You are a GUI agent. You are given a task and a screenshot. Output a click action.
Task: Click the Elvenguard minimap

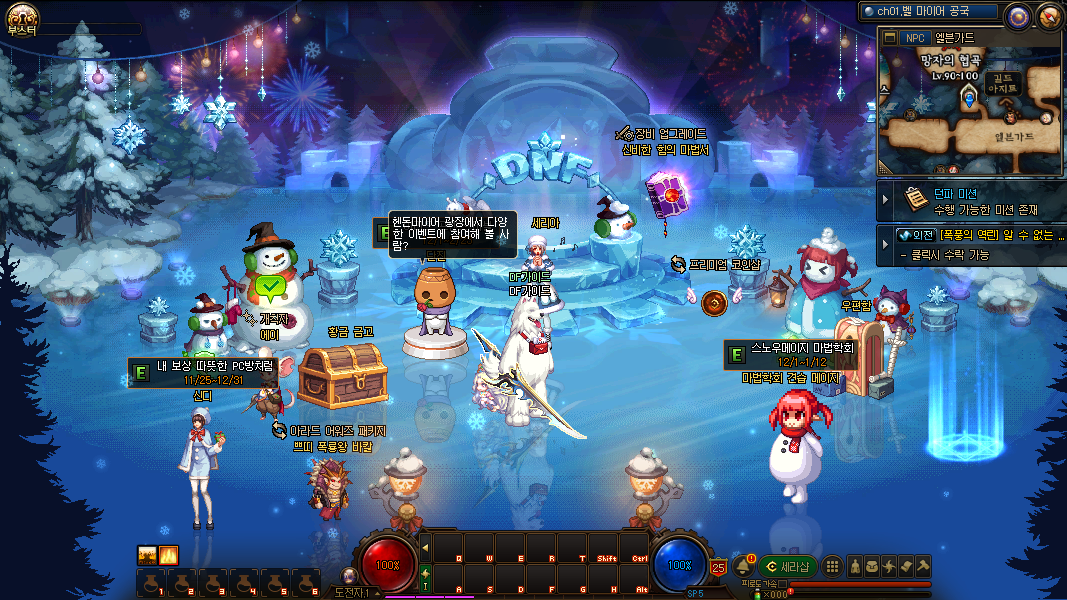(968, 110)
